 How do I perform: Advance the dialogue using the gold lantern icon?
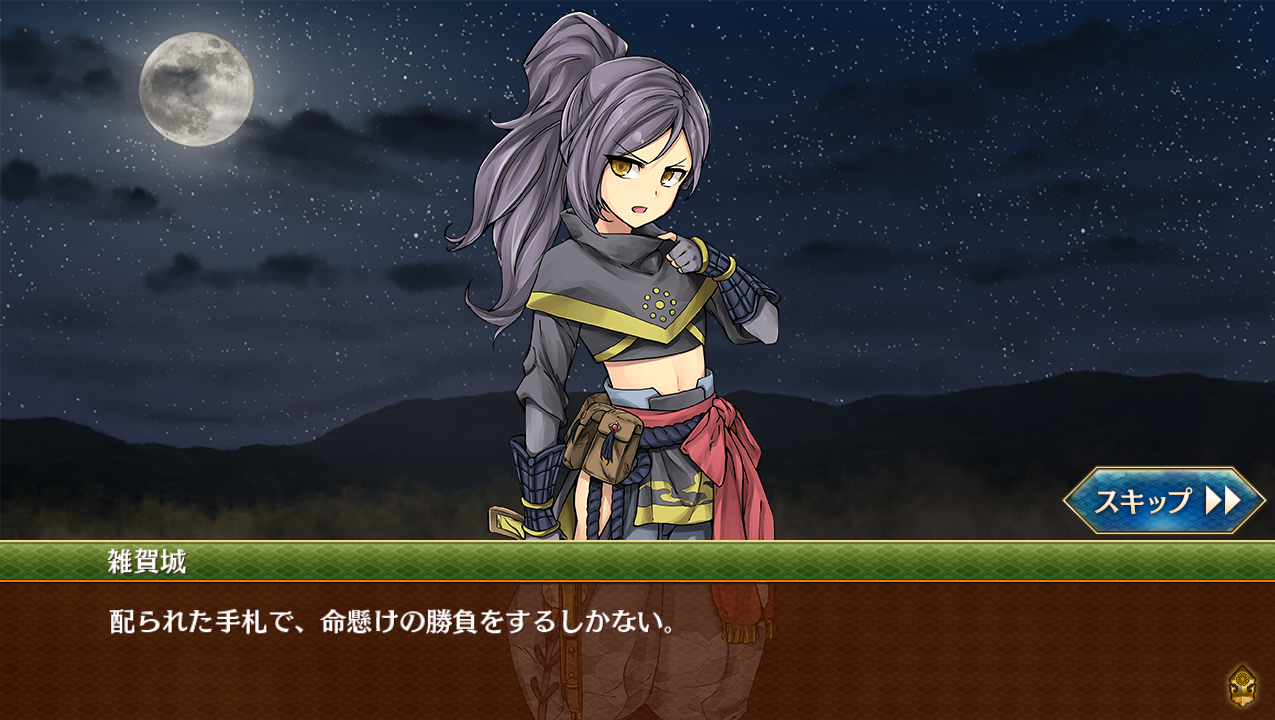pyautogui.click(x=1241, y=686)
